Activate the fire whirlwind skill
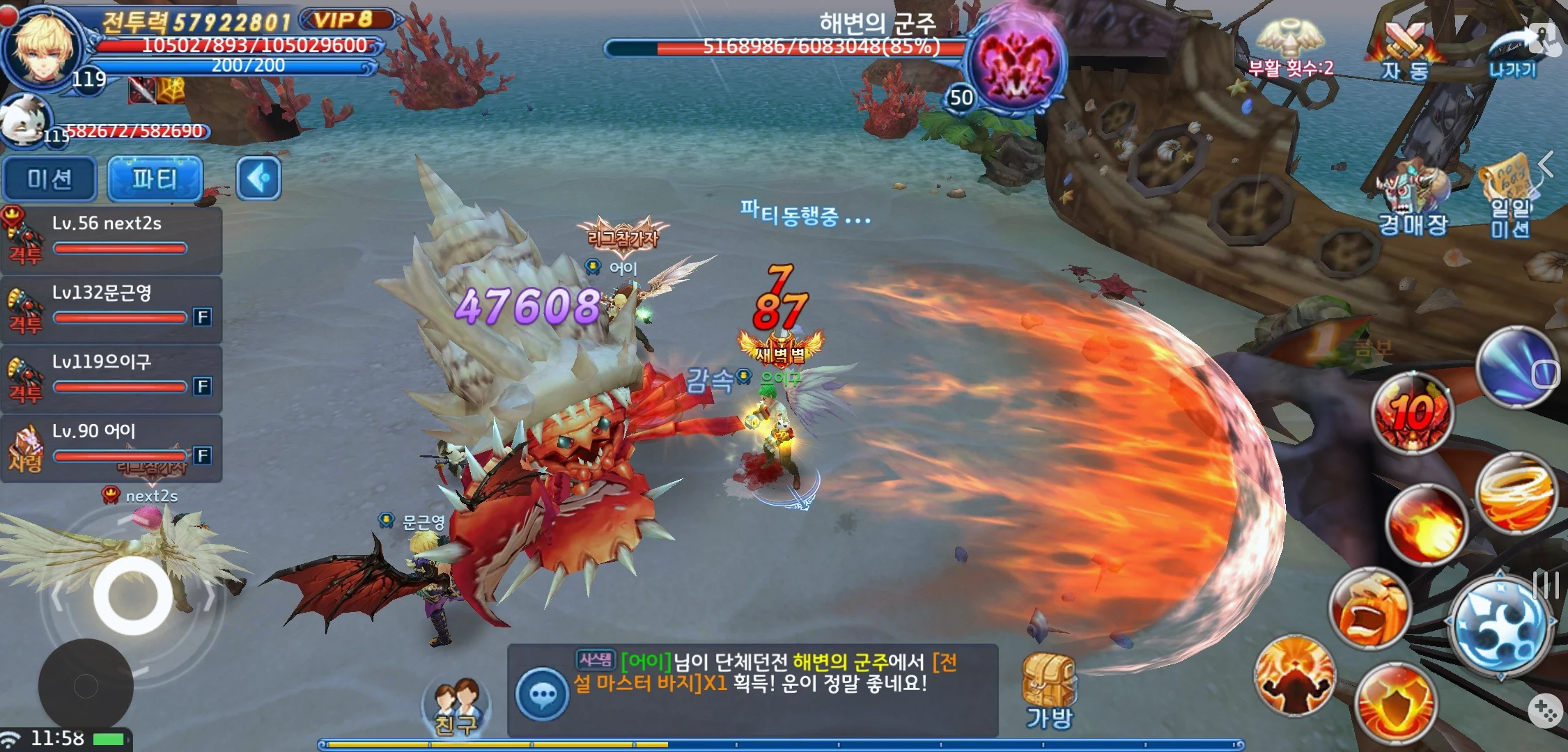Viewport: 1568px width, 752px height. click(x=1515, y=492)
